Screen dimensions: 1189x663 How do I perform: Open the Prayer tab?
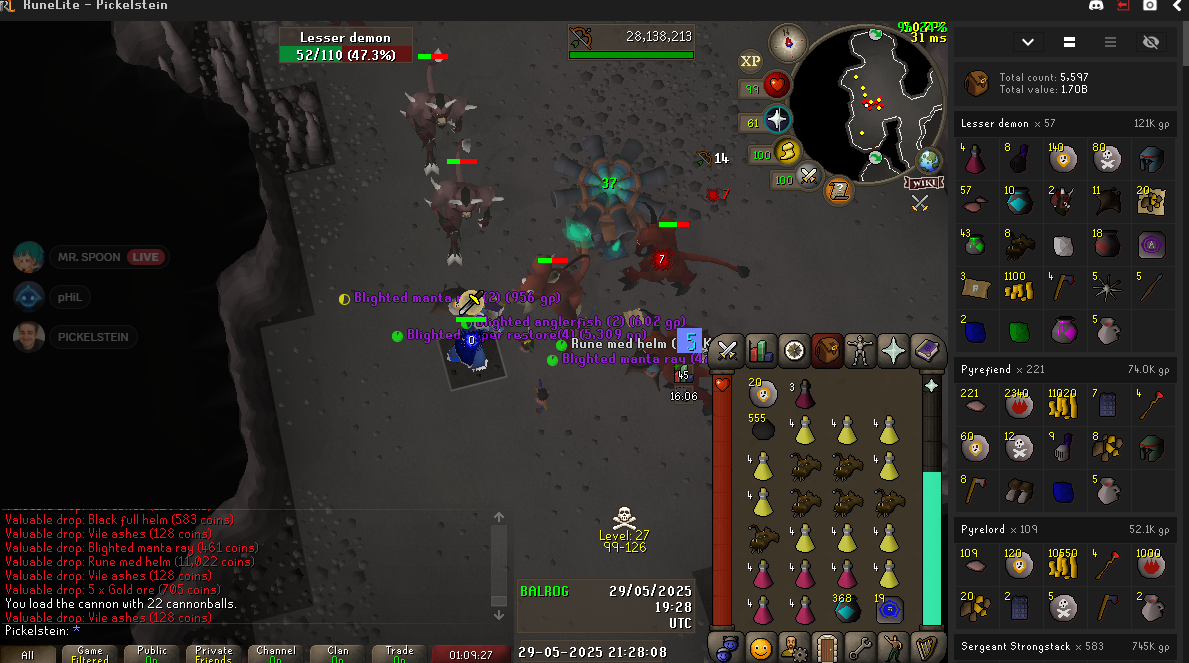(x=893, y=350)
